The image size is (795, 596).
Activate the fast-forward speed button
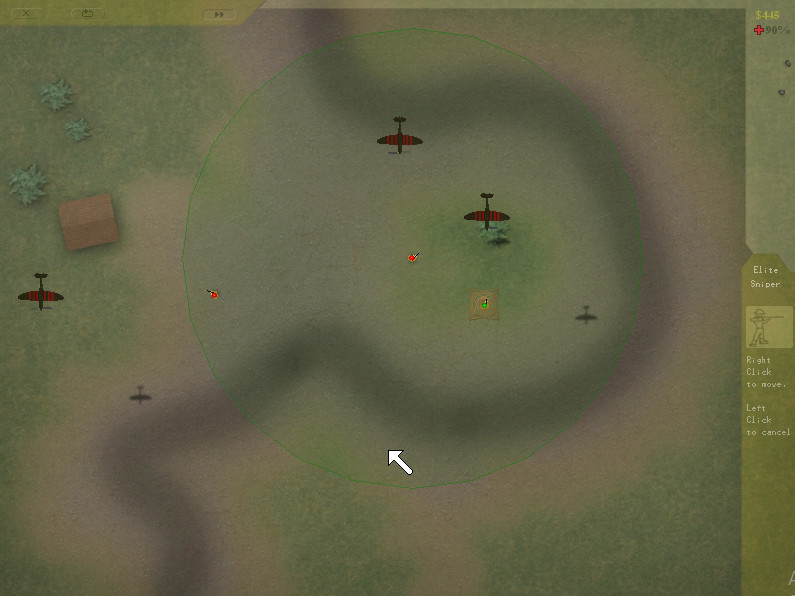click(x=218, y=14)
